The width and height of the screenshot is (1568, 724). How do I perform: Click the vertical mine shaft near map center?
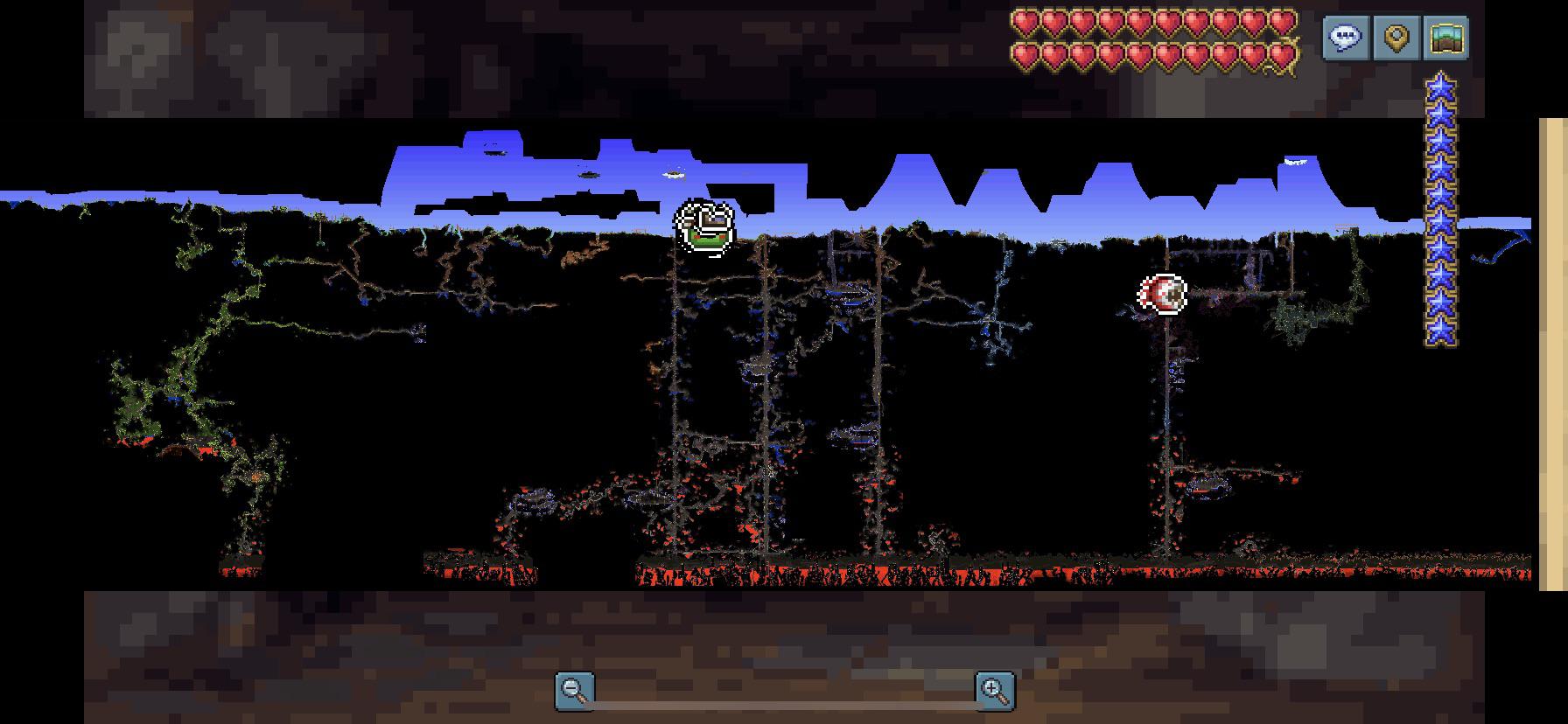(768, 393)
